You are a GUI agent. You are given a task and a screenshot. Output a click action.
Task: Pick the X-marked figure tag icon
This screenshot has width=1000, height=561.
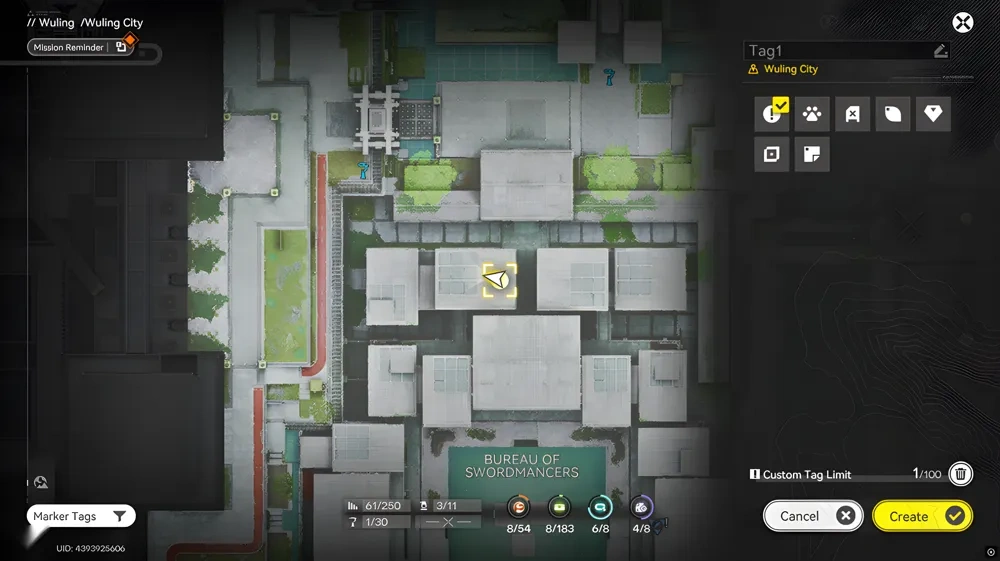click(852, 114)
